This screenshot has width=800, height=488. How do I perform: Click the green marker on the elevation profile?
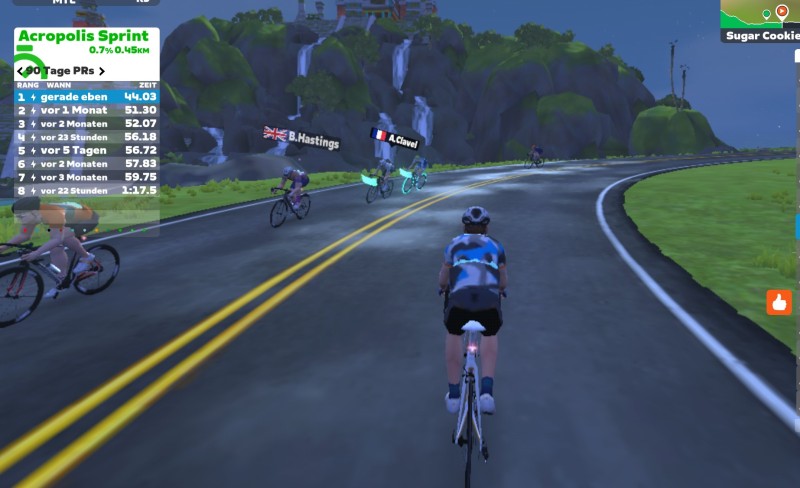click(x=766, y=14)
